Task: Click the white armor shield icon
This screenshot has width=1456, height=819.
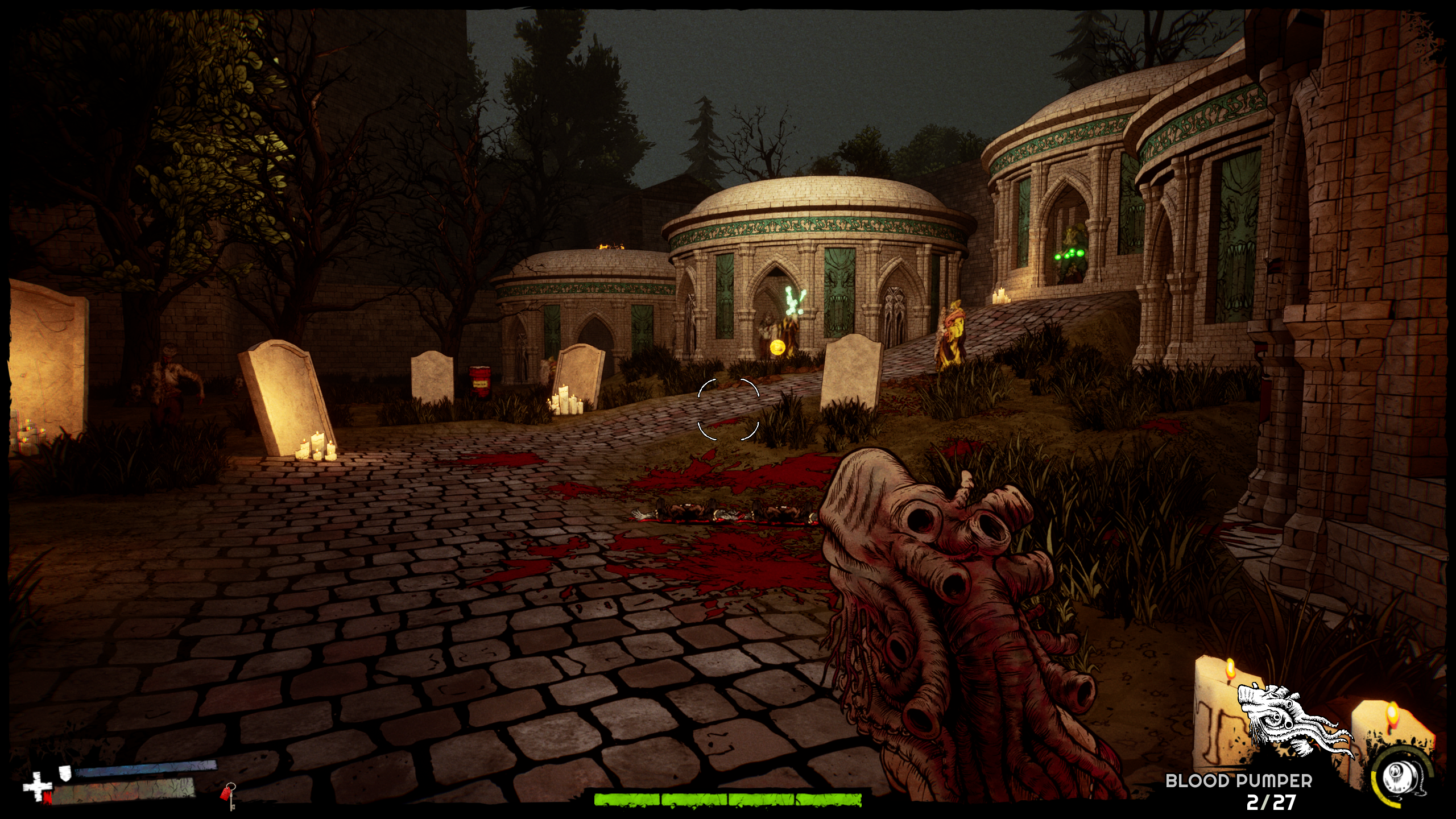Action: pyautogui.click(x=66, y=772)
